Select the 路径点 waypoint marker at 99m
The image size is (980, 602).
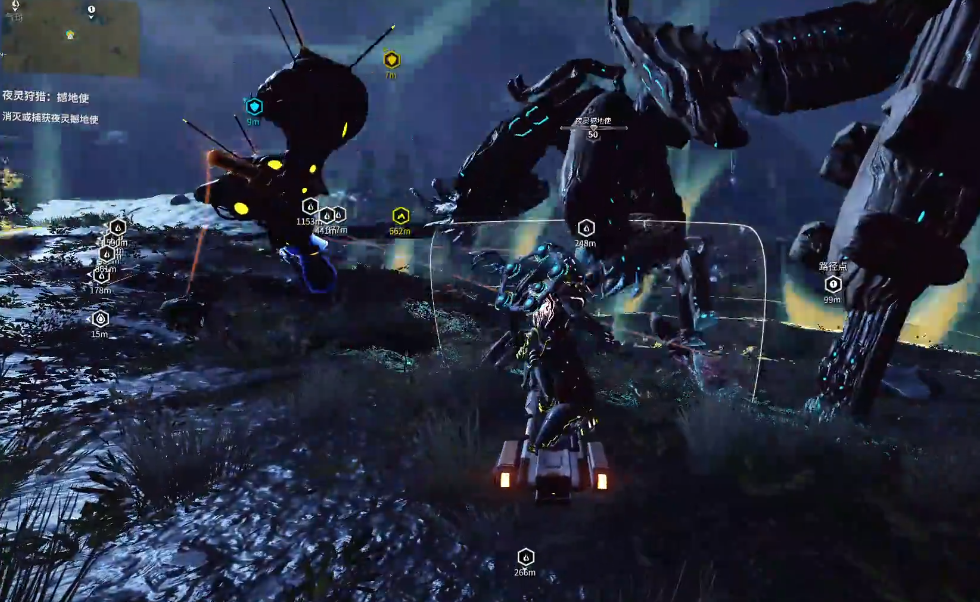832,284
